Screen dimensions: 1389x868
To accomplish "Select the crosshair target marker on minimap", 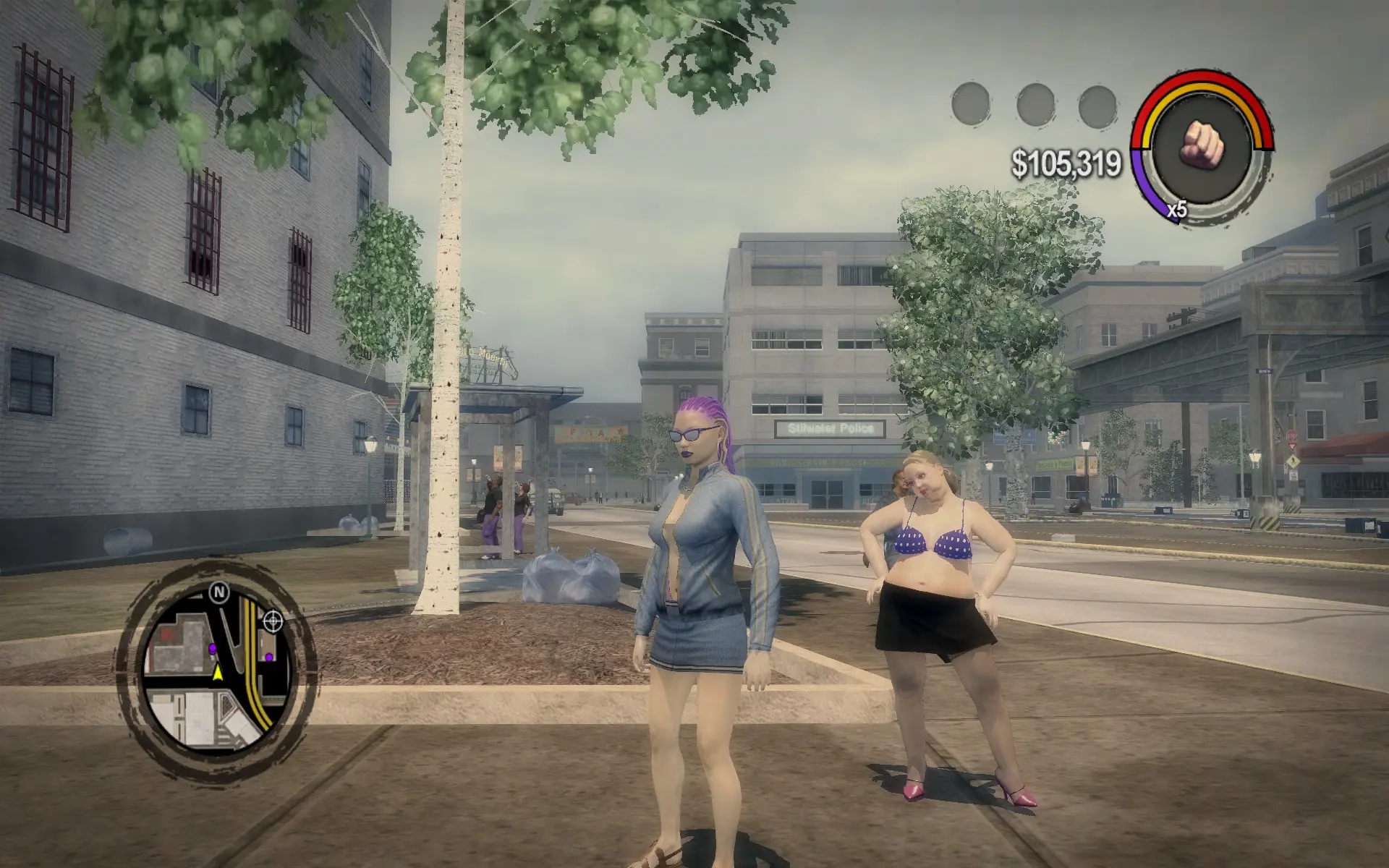I will 273,620.
